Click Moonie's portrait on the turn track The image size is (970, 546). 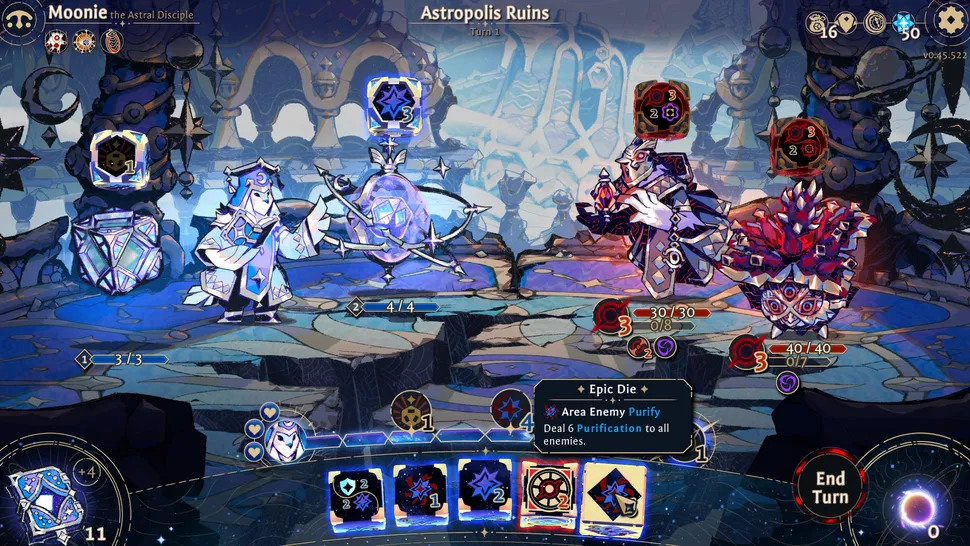(287, 436)
